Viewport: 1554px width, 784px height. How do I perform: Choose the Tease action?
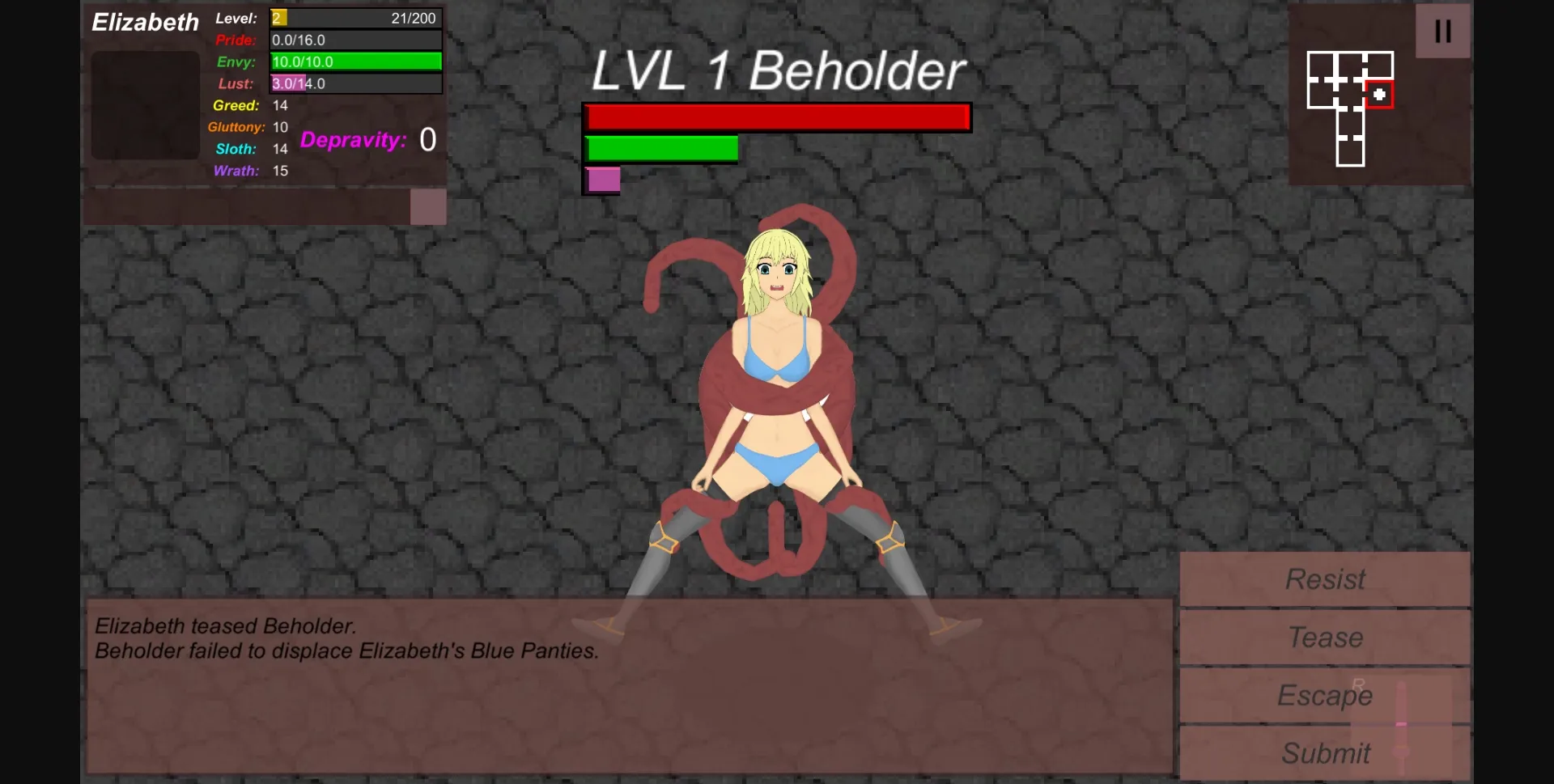[x=1324, y=637]
